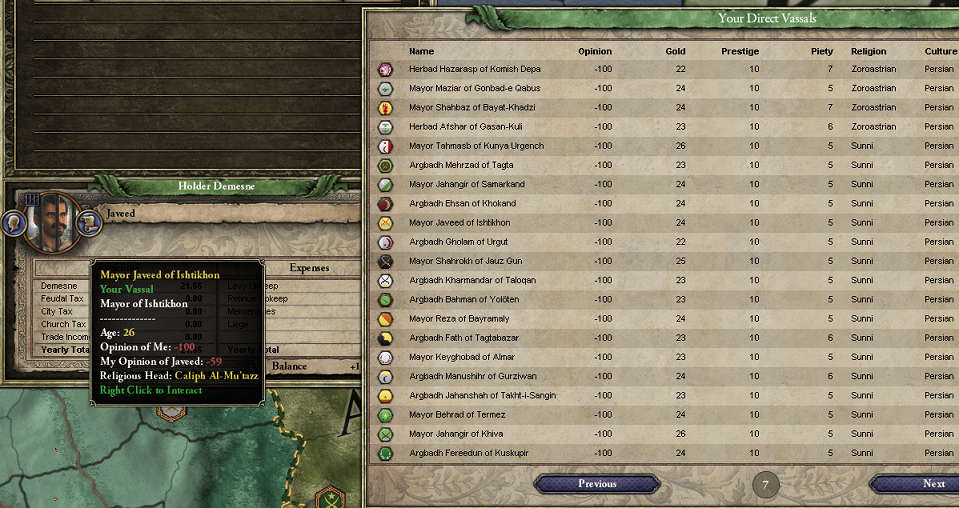This screenshot has width=959, height=508.
Task: Choose Argbadh Fereedun of Kuskupir
Action: (x=468, y=453)
